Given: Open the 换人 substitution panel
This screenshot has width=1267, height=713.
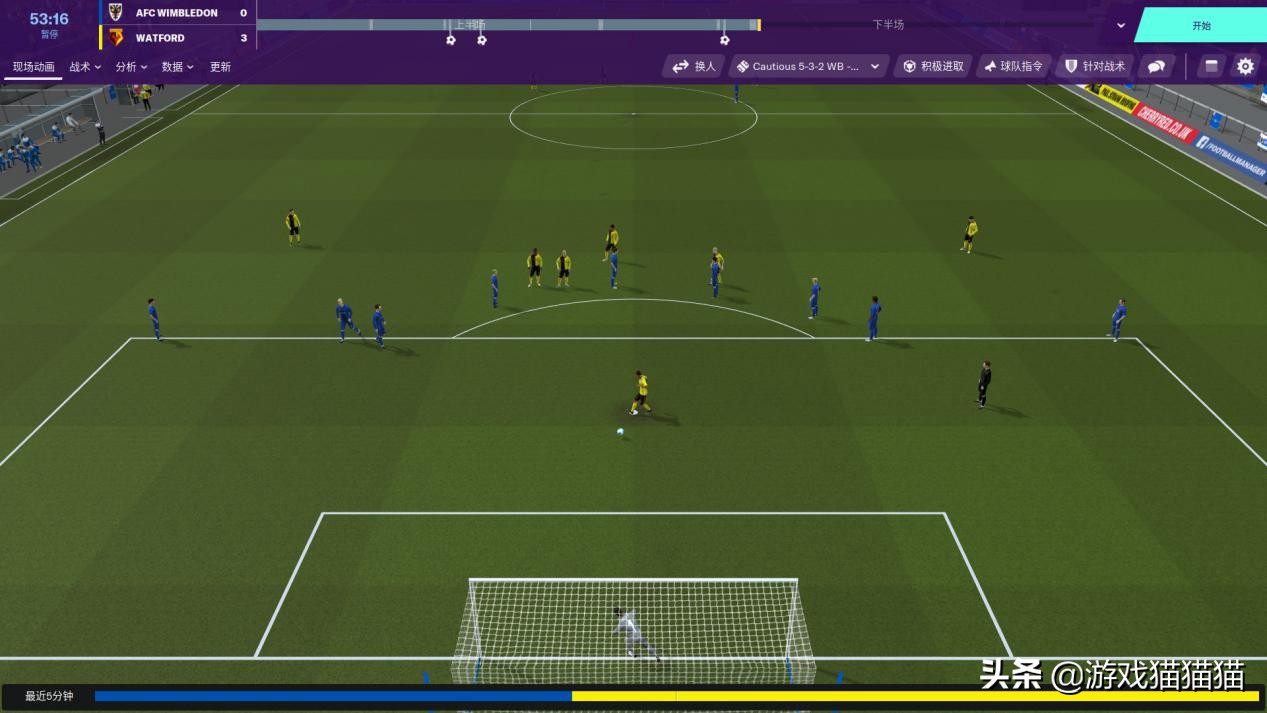Looking at the screenshot, I should 694,66.
